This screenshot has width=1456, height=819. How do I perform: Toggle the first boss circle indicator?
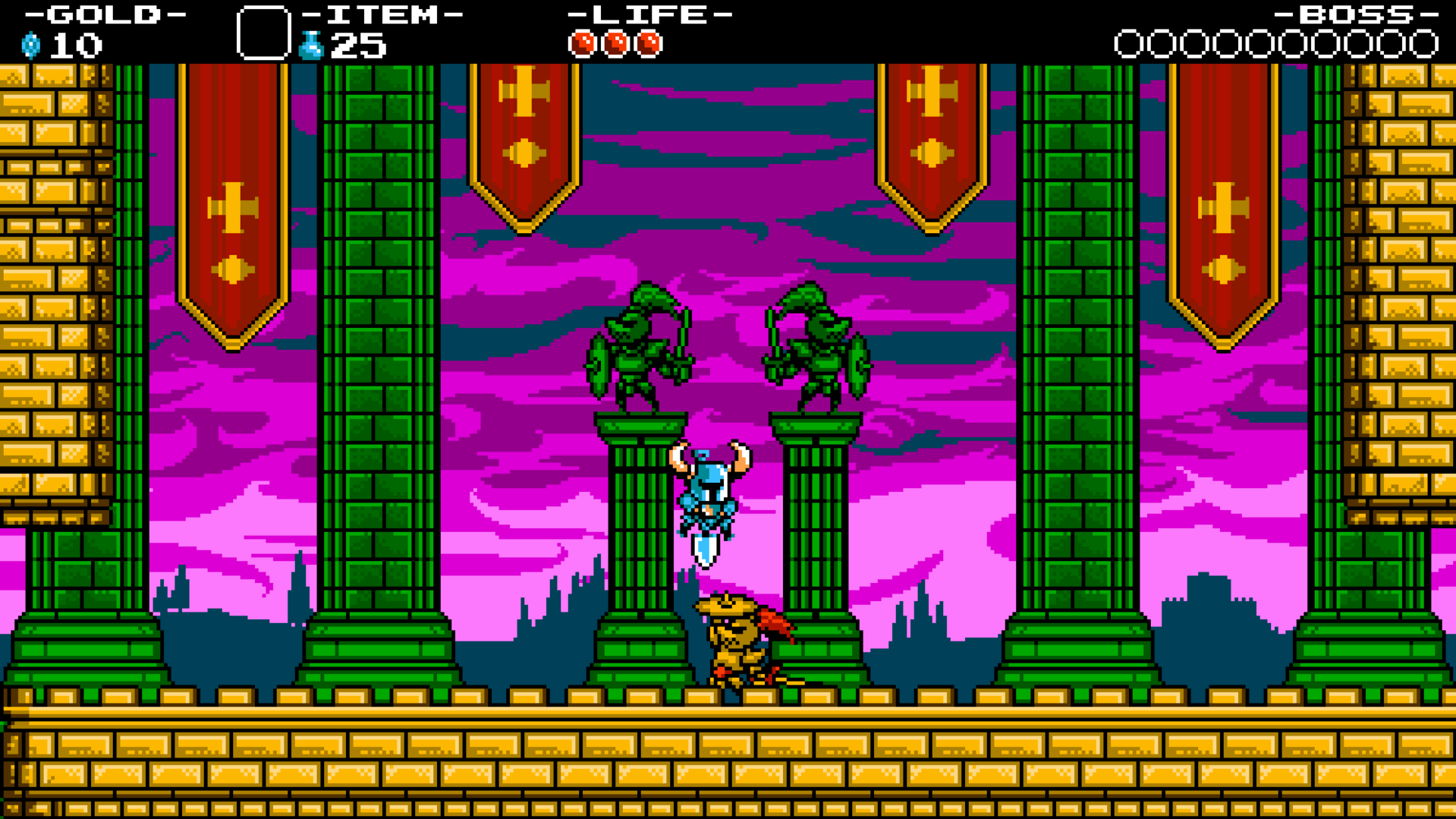1128,44
